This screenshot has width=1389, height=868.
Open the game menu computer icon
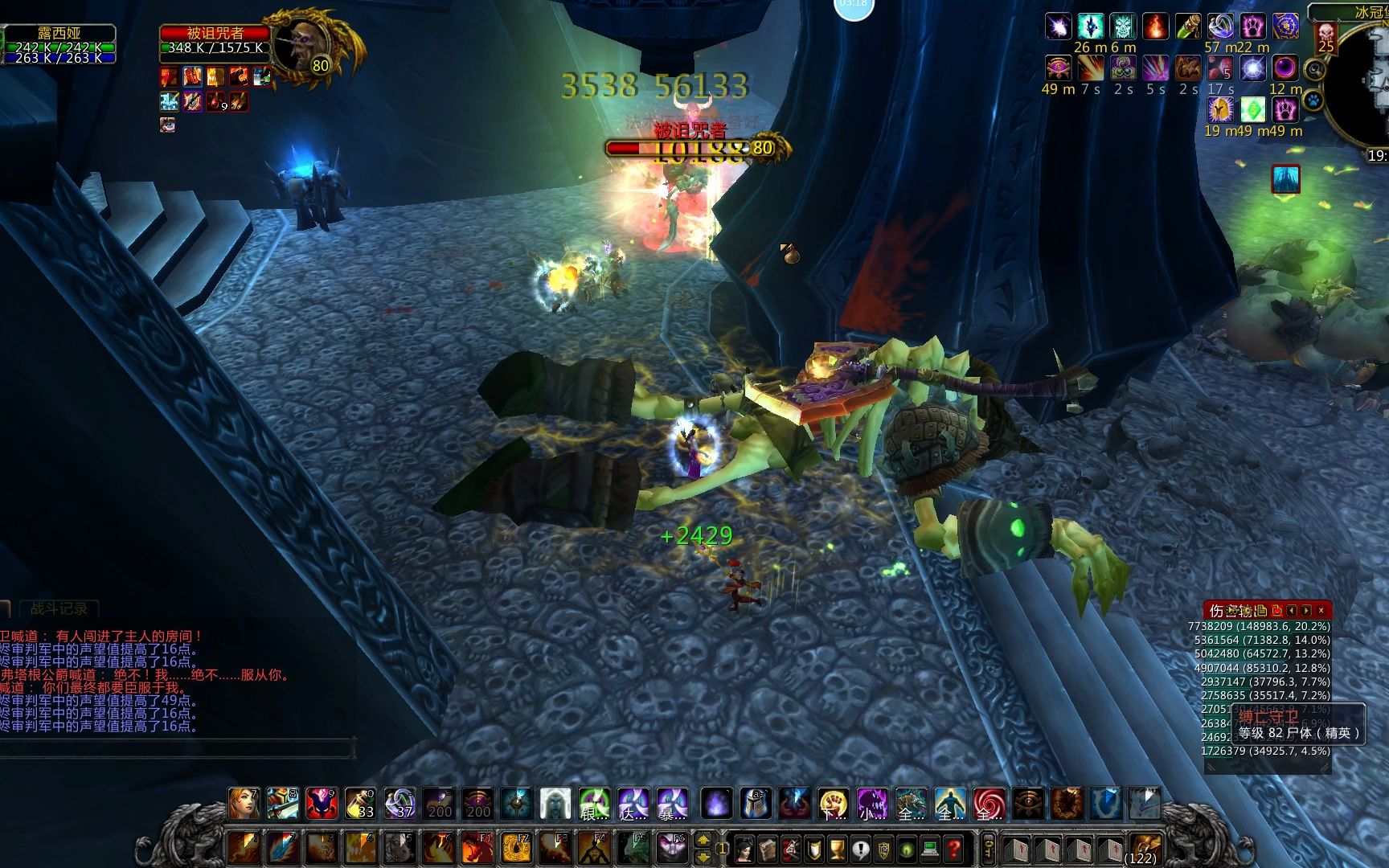click(x=931, y=849)
